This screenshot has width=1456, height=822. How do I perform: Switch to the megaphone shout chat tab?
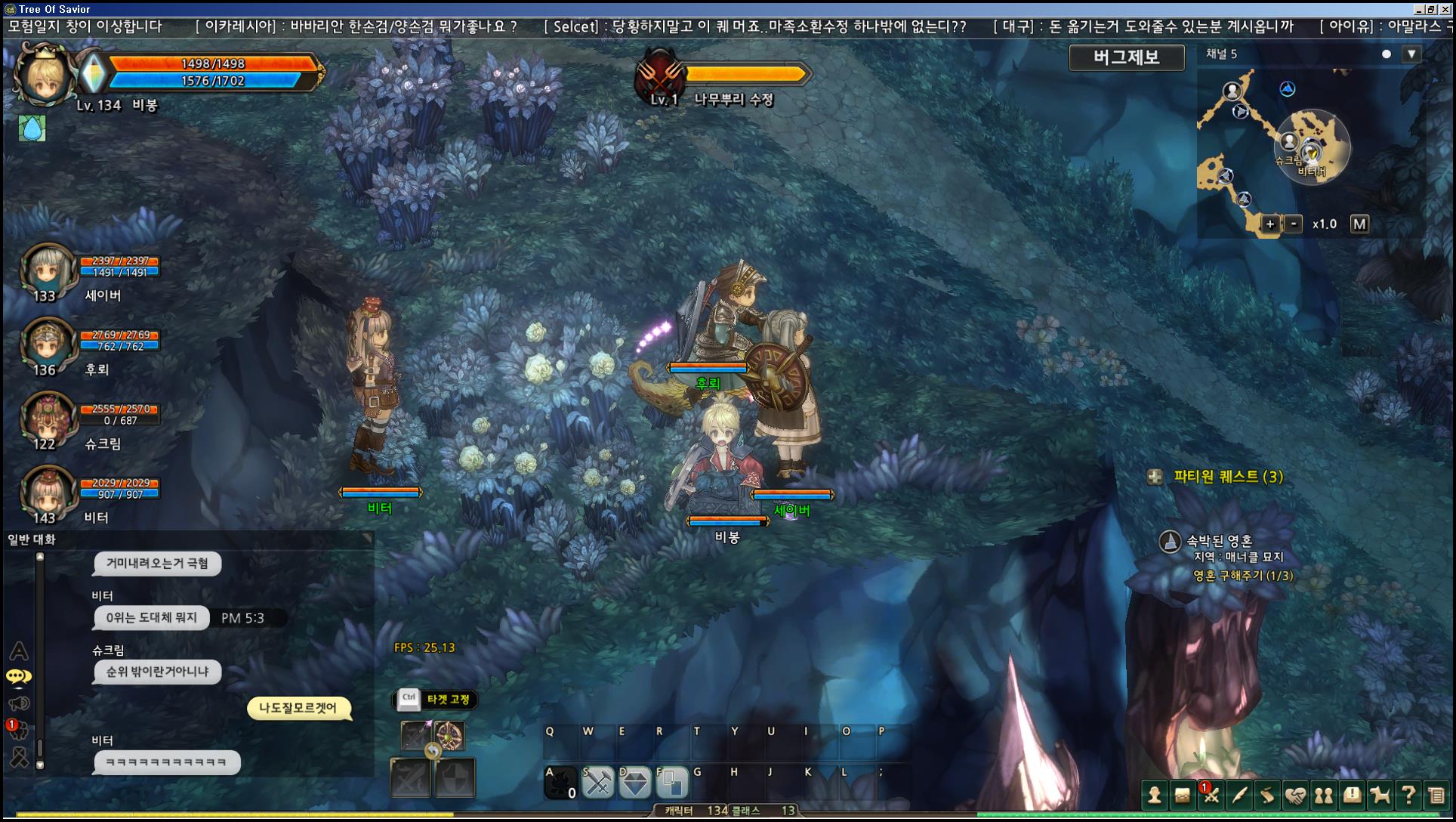point(19,704)
